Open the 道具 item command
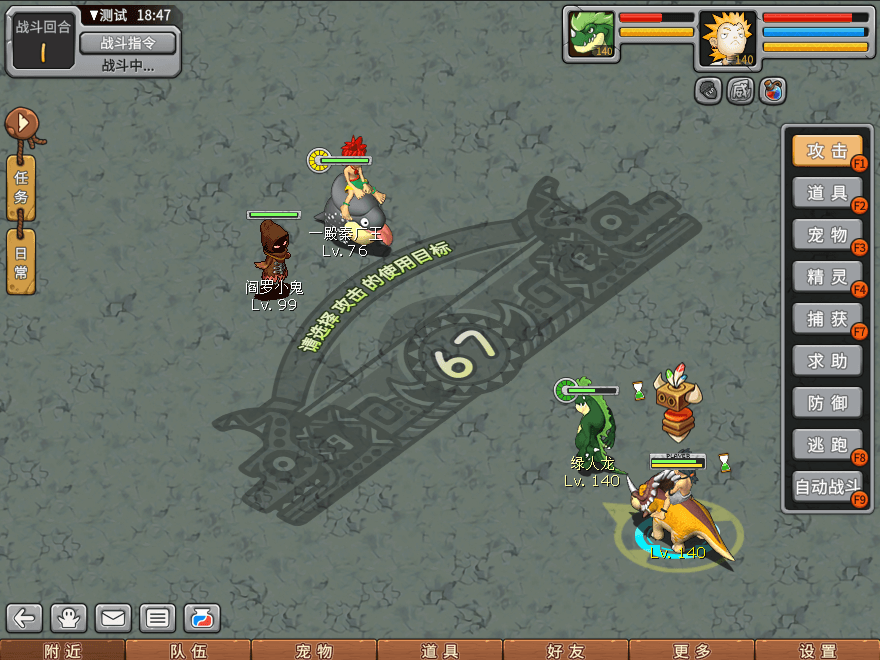This screenshot has width=880, height=660. click(827, 193)
